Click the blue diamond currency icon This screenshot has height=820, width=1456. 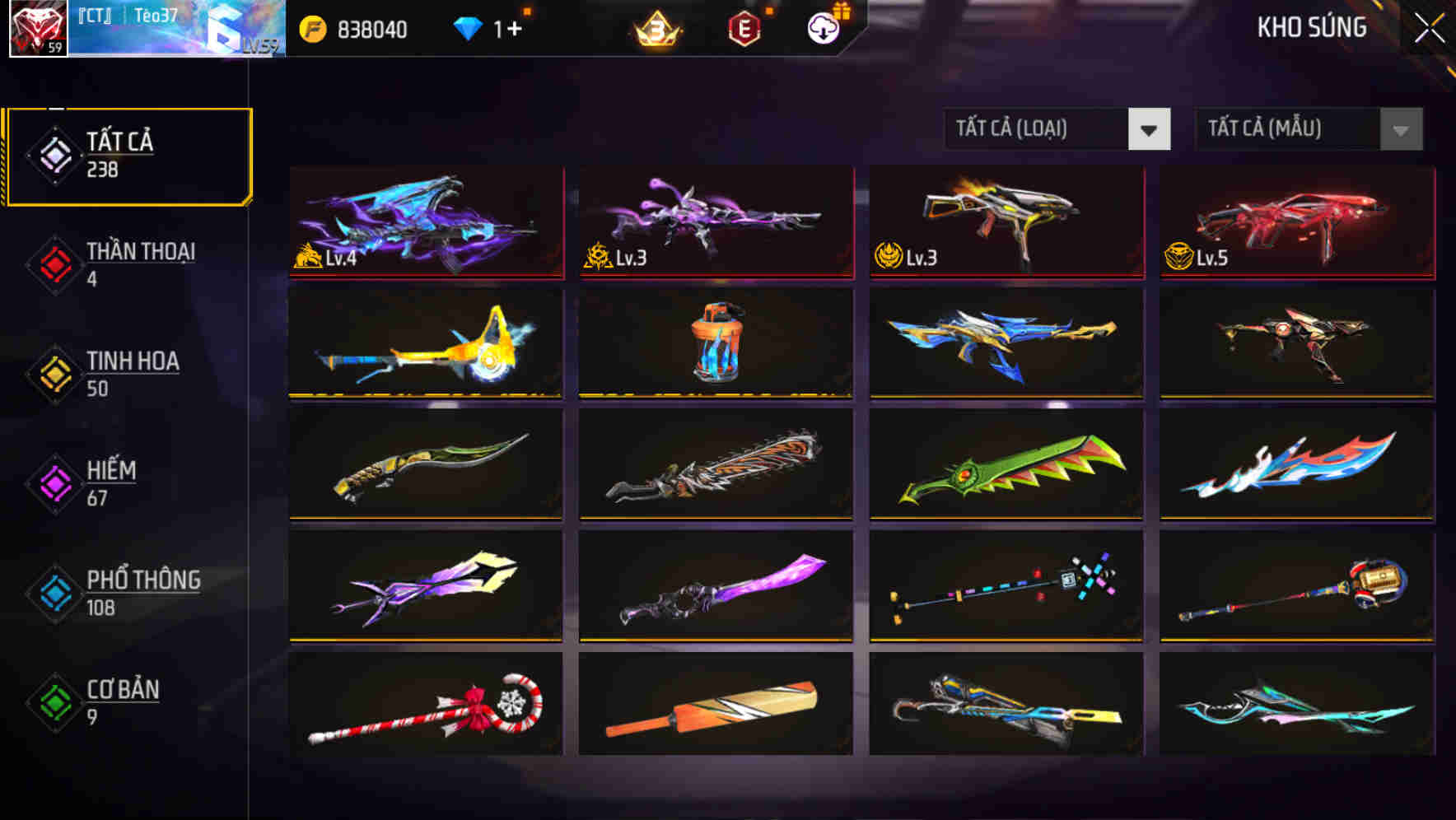pos(469,29)
